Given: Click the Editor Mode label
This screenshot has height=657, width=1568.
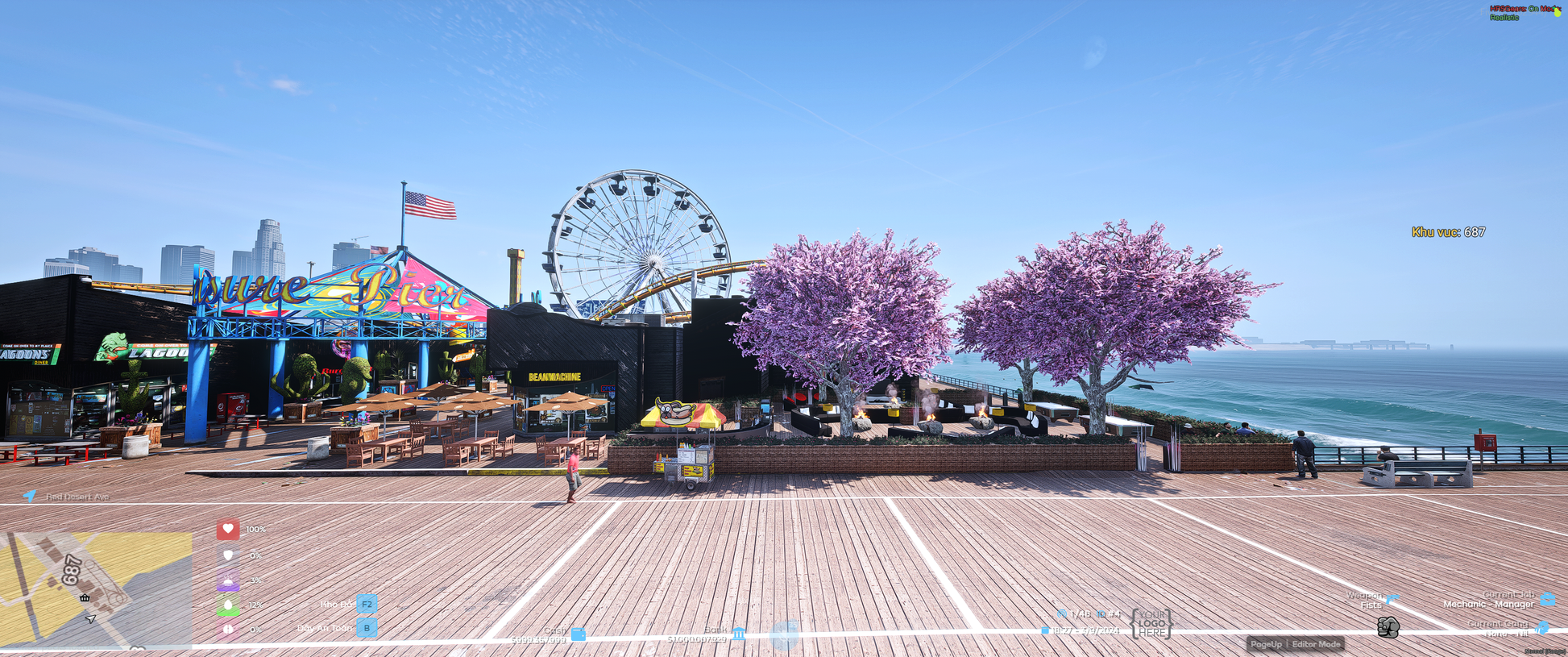Looking at the screenshot, I should 1316,644.
